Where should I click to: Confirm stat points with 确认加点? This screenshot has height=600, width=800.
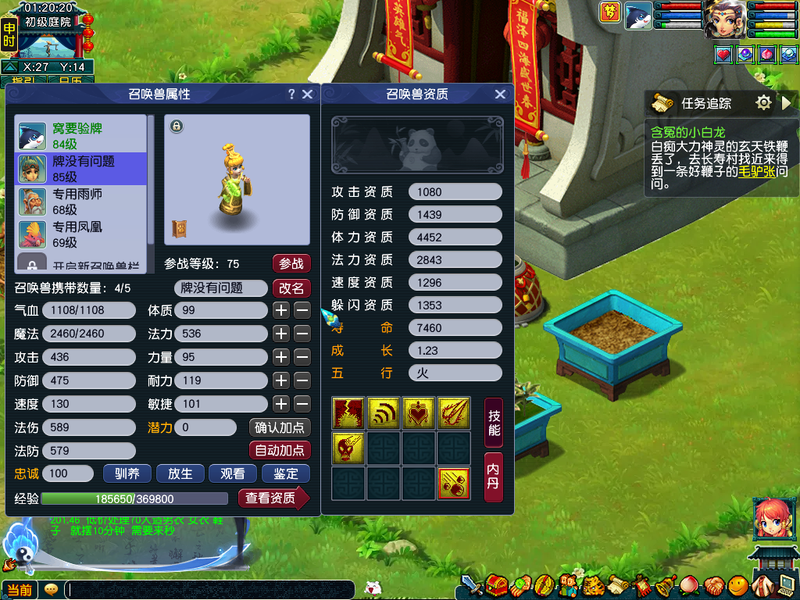tap(279, 427)
